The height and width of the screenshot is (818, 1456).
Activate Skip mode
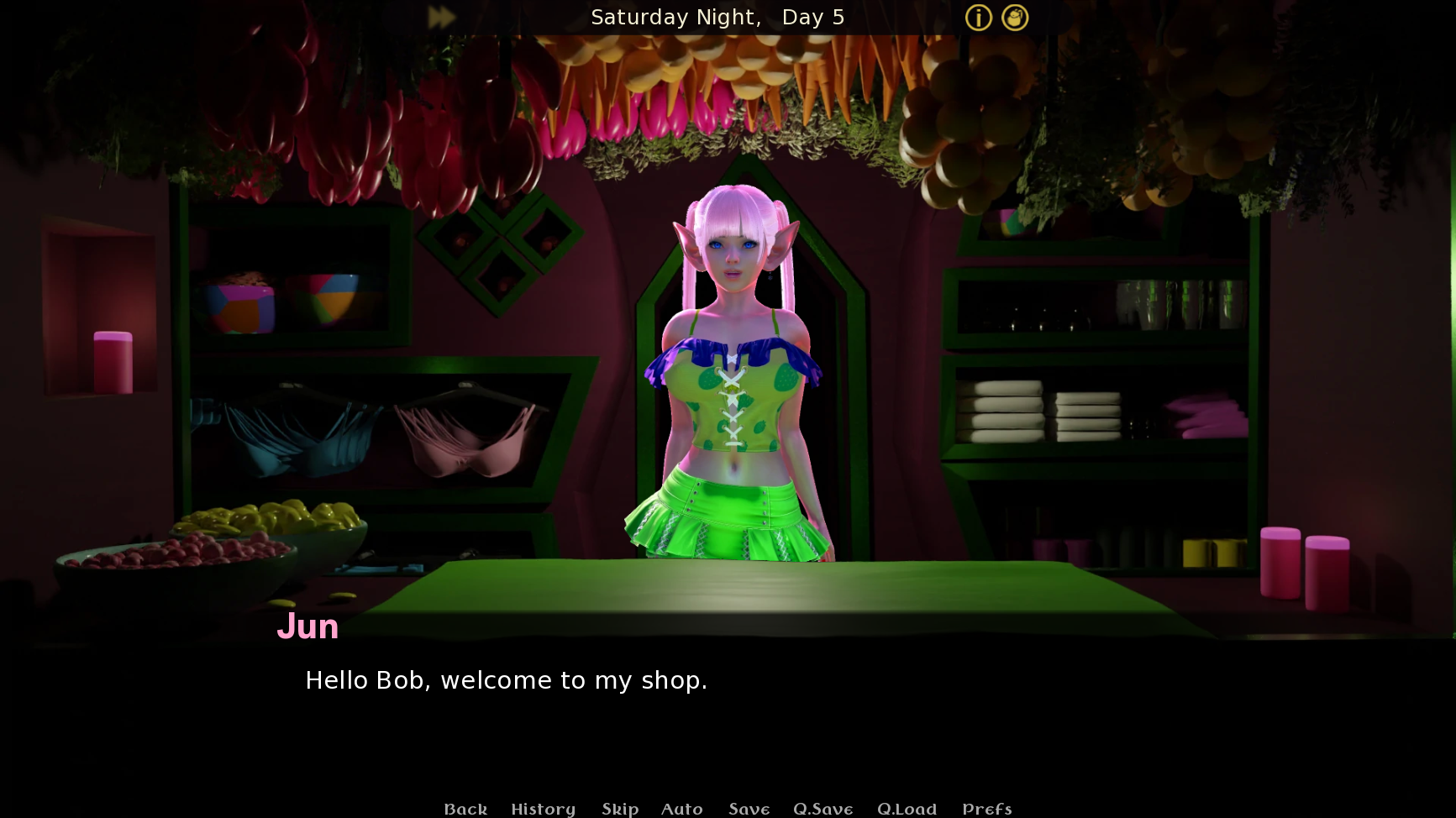point(620,809)
